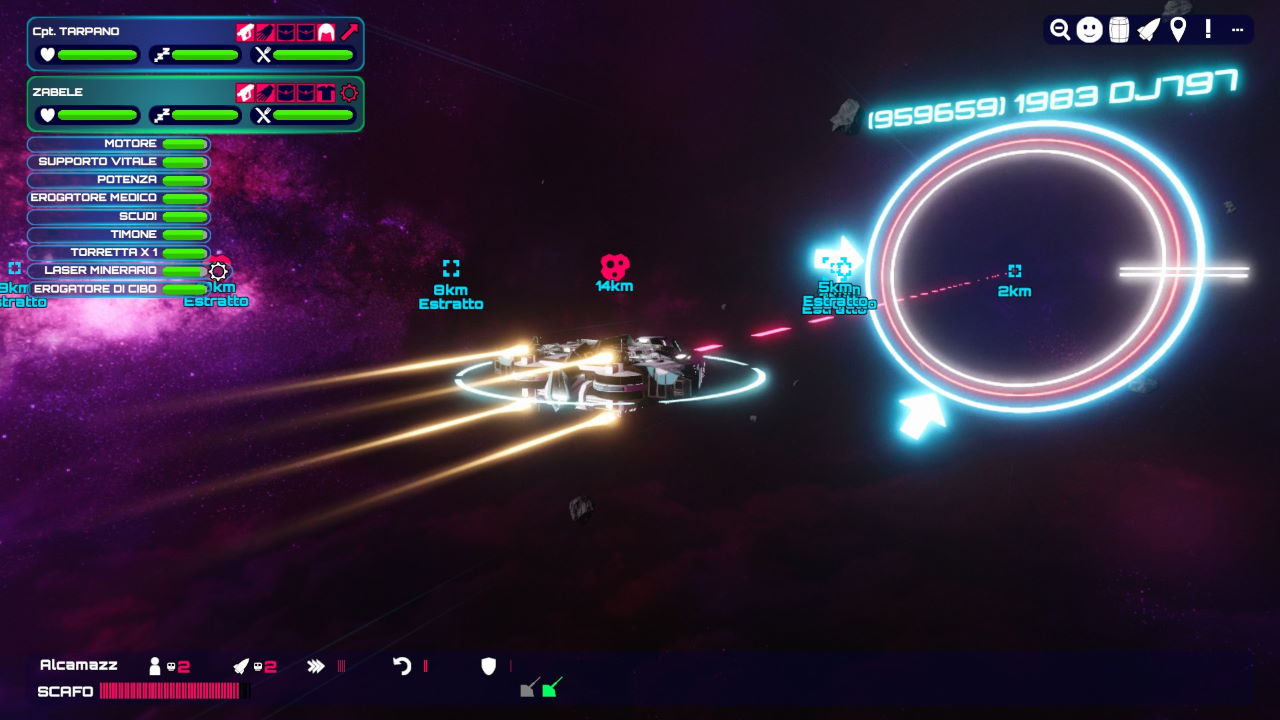The image size is (1280, 720).
Task: Select the POTENZA system row
Action: coord(119,180)
